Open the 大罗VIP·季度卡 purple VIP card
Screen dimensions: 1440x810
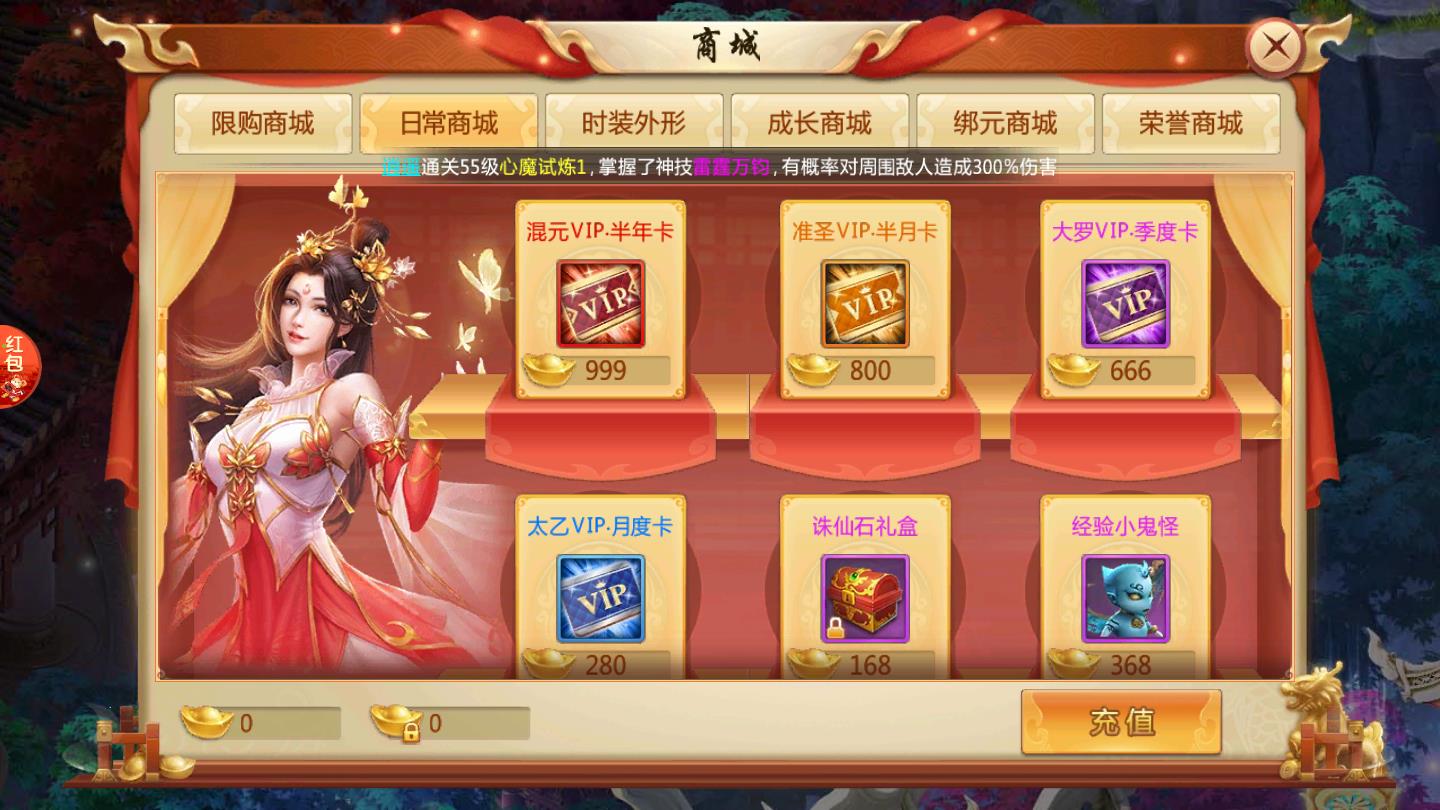pyautogui.click(x=1122, y=303)
